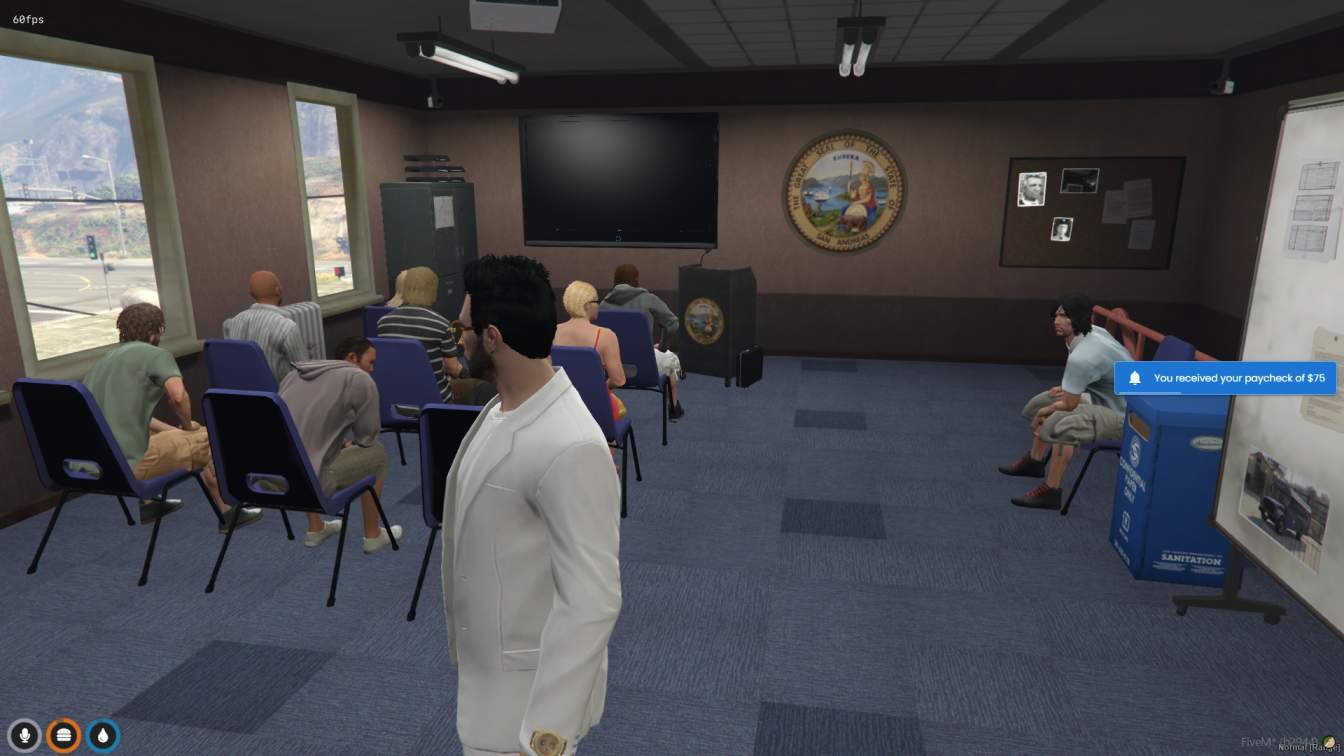Click the notification timer progress bar
The image size is (1344, 756).
(1150, 393)
